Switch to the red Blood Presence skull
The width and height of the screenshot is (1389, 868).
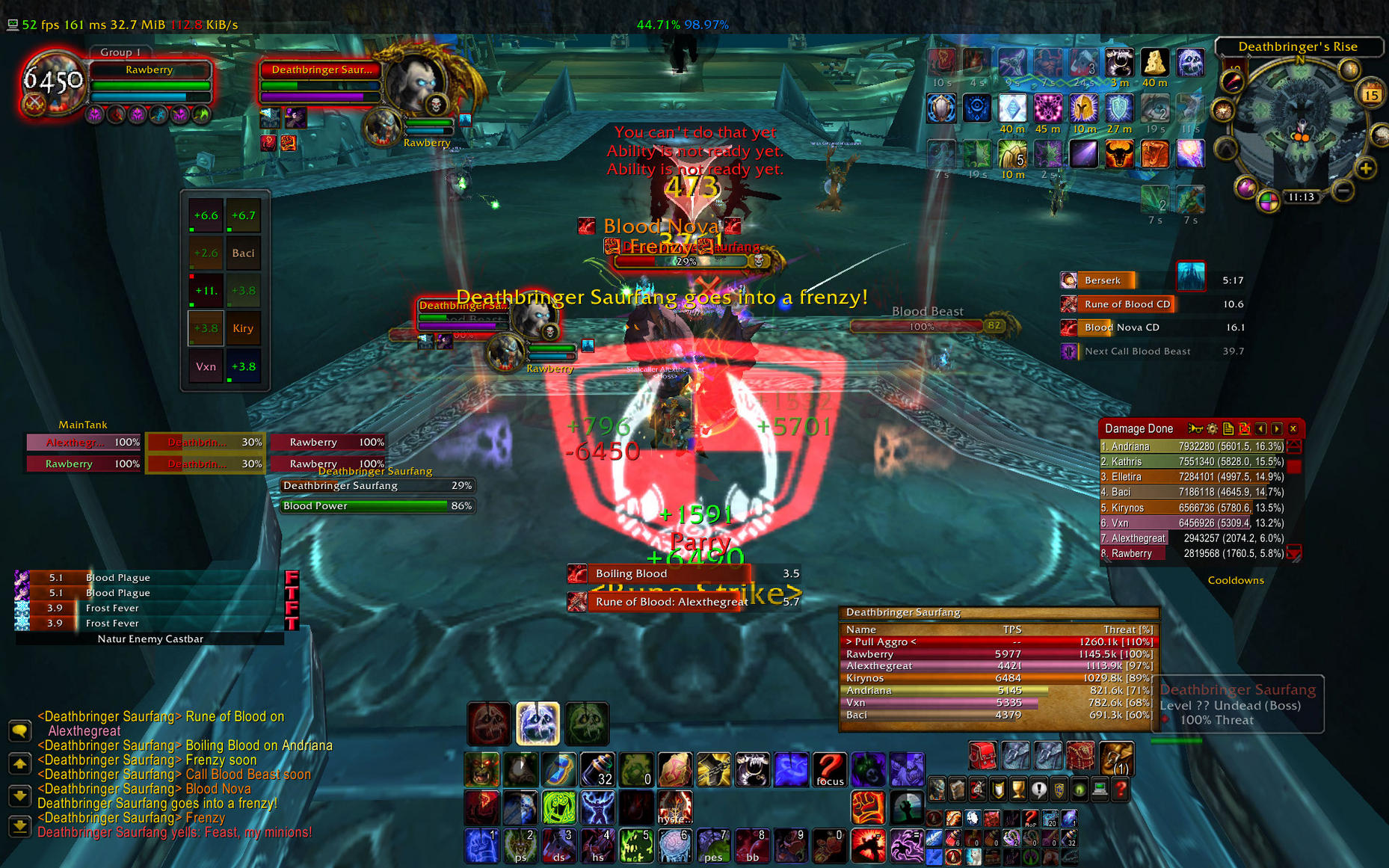(490, 723)
